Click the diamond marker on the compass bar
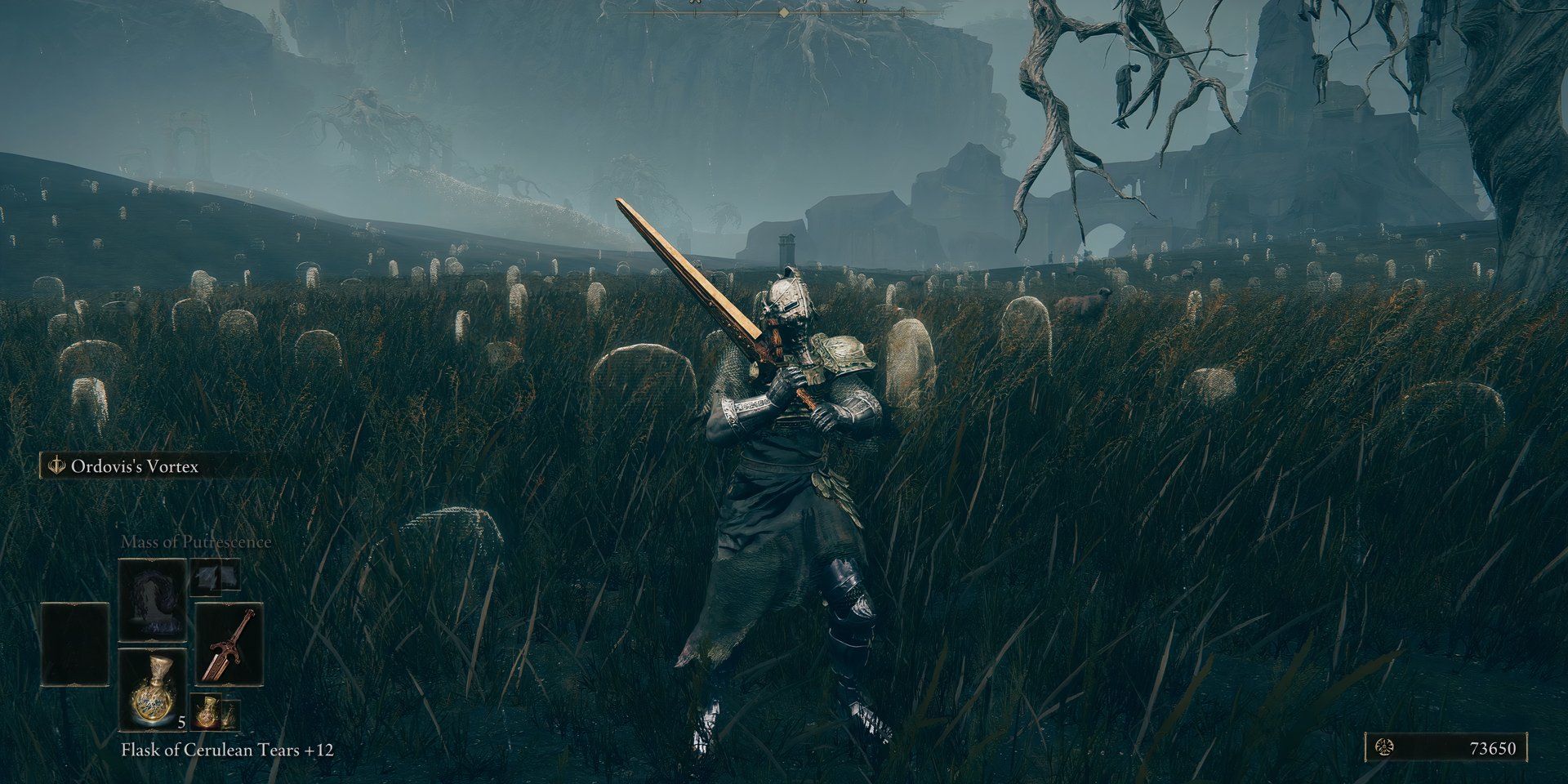Image resolution: width=1568 pixels, height=784 pixels. [784, 12]
